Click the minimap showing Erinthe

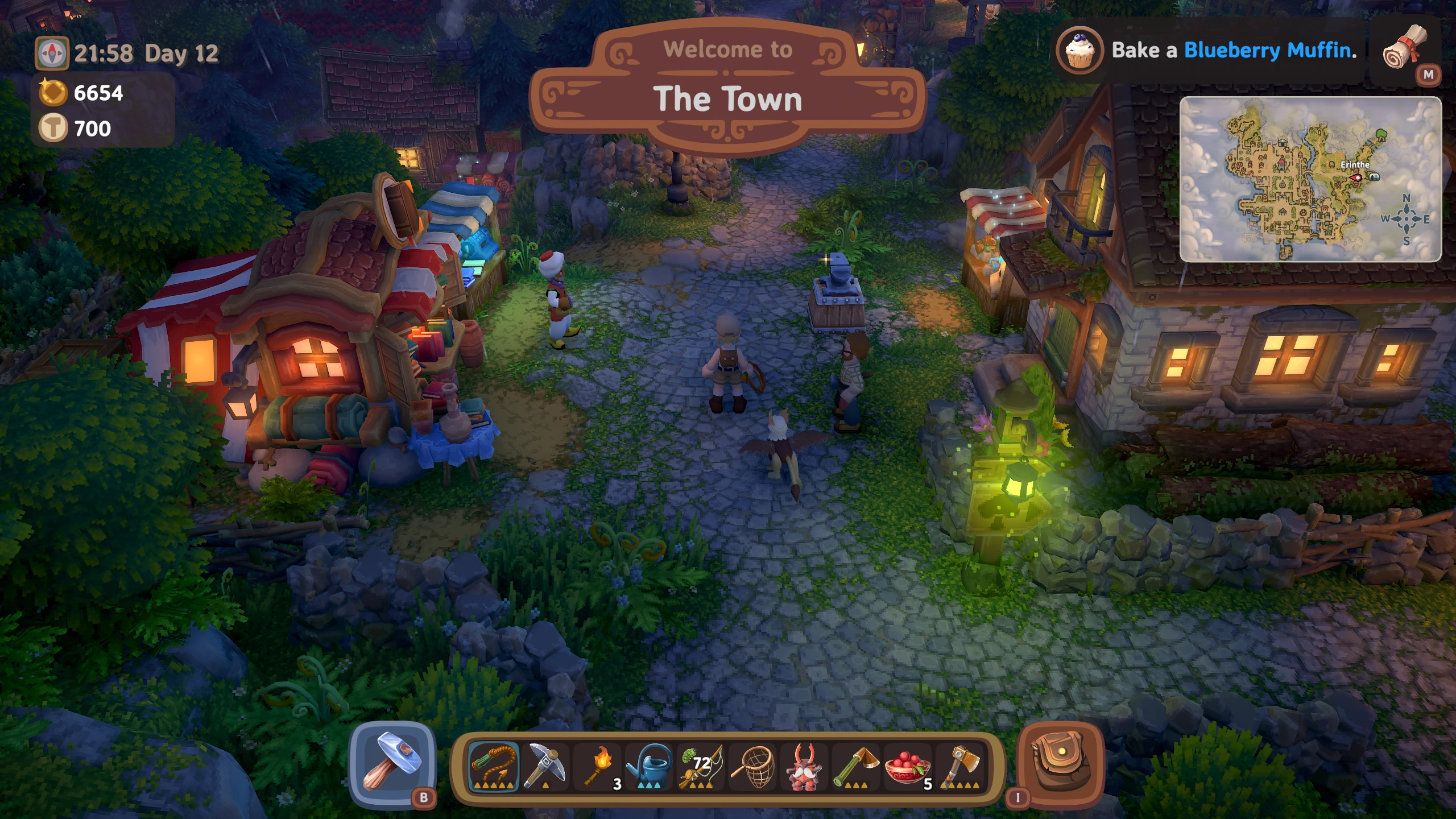pos(1310,179)
